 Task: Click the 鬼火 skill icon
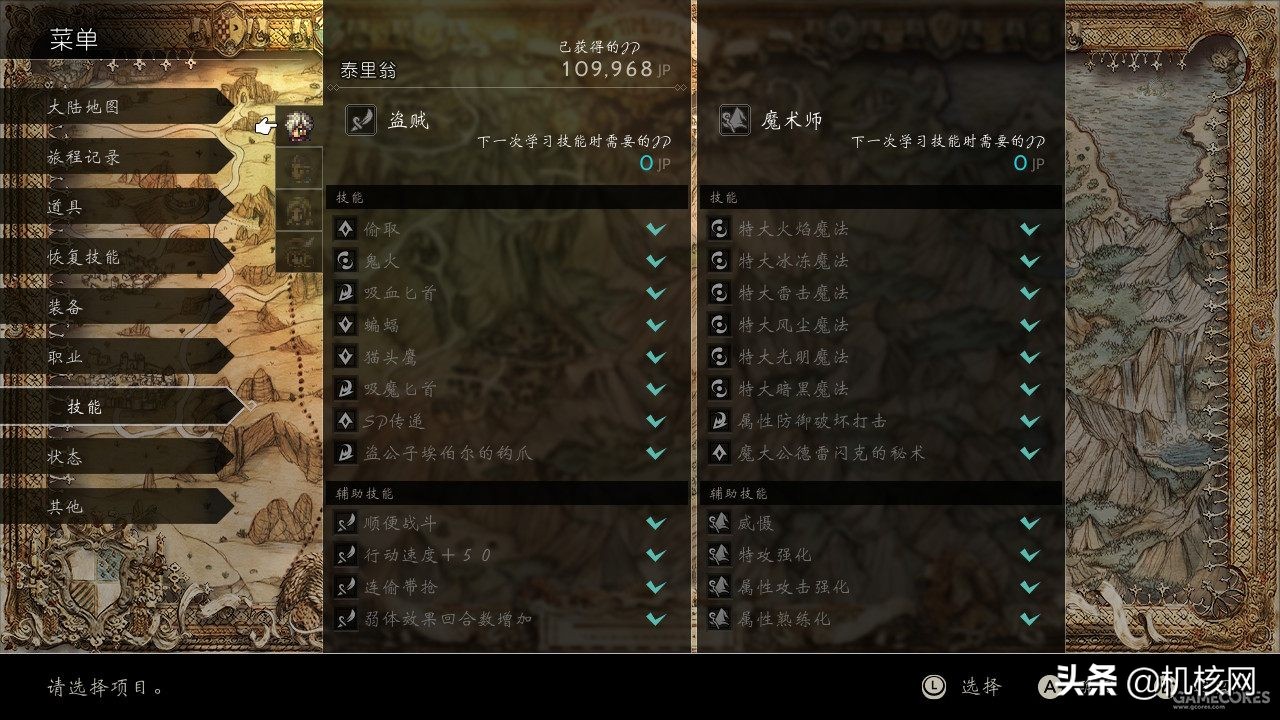tap(347, 261)
